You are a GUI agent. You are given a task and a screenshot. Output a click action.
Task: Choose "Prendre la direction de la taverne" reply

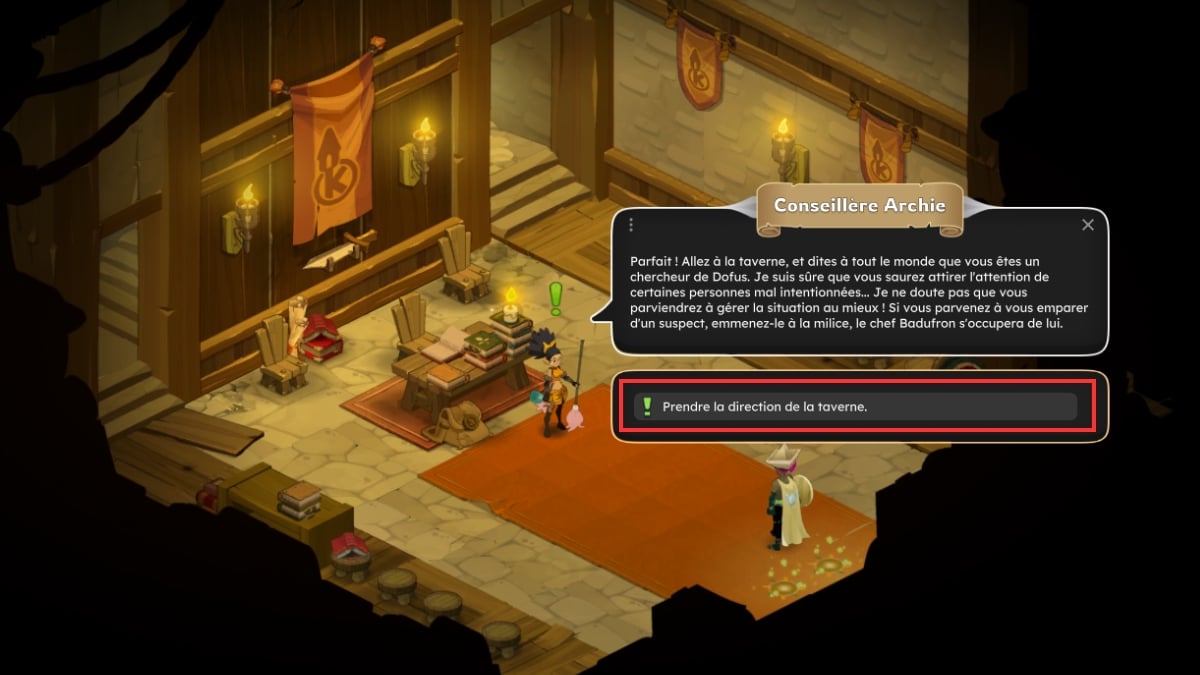[x=855, y=406]
